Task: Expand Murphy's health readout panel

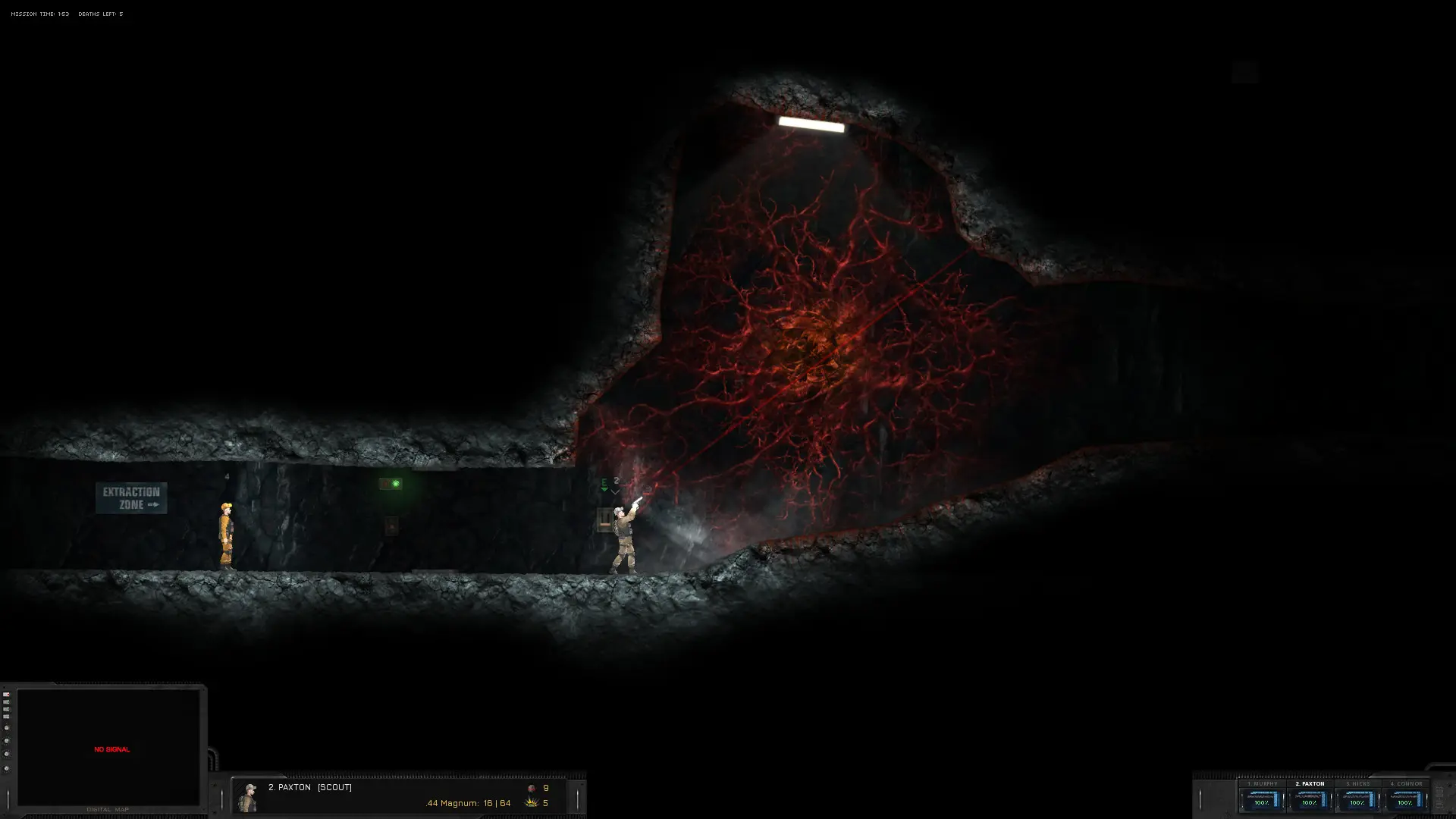Action: tap(1260, 800)
